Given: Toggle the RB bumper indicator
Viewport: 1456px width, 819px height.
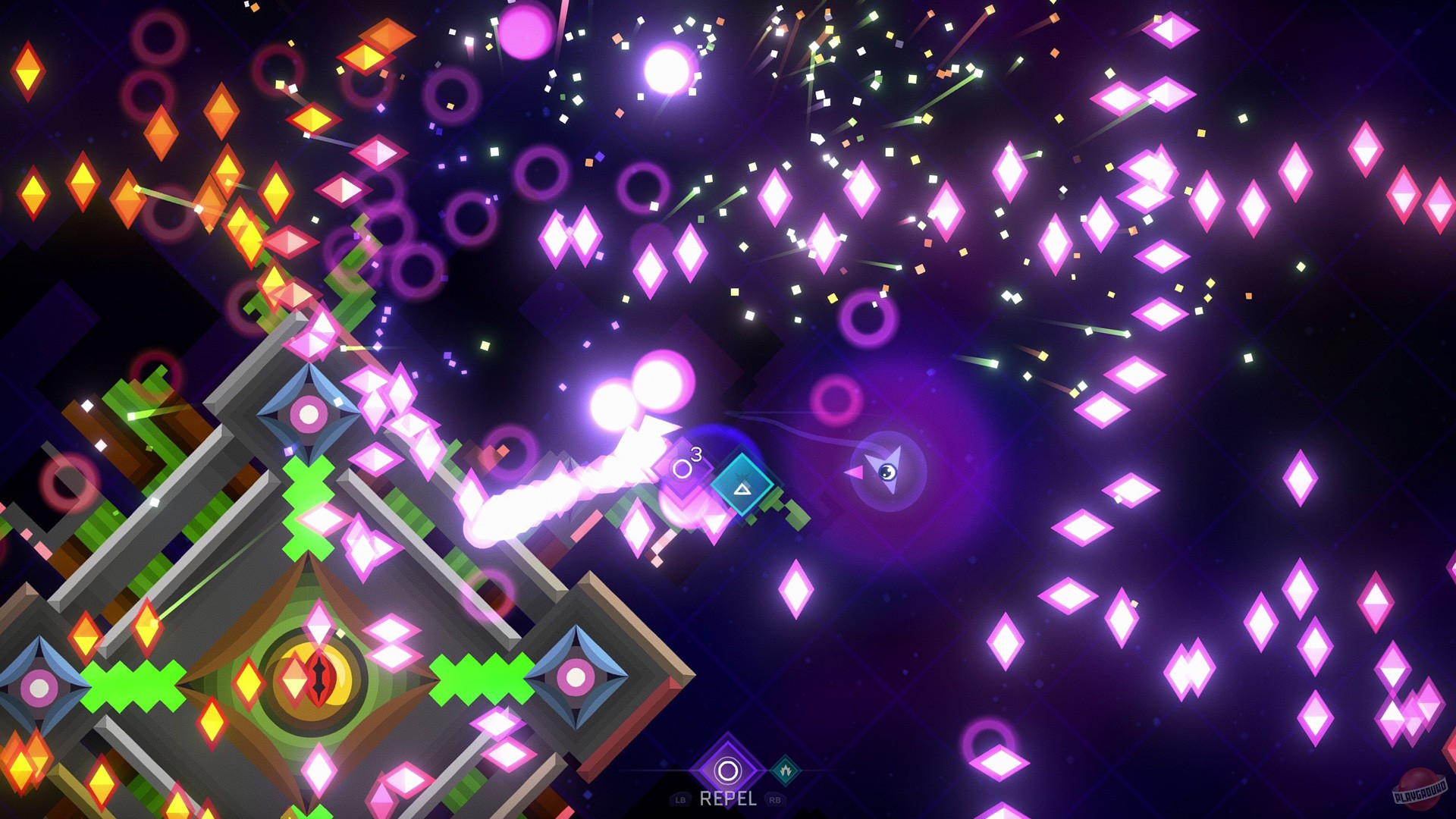Looking at the screenshot, I should coord(775,799).
